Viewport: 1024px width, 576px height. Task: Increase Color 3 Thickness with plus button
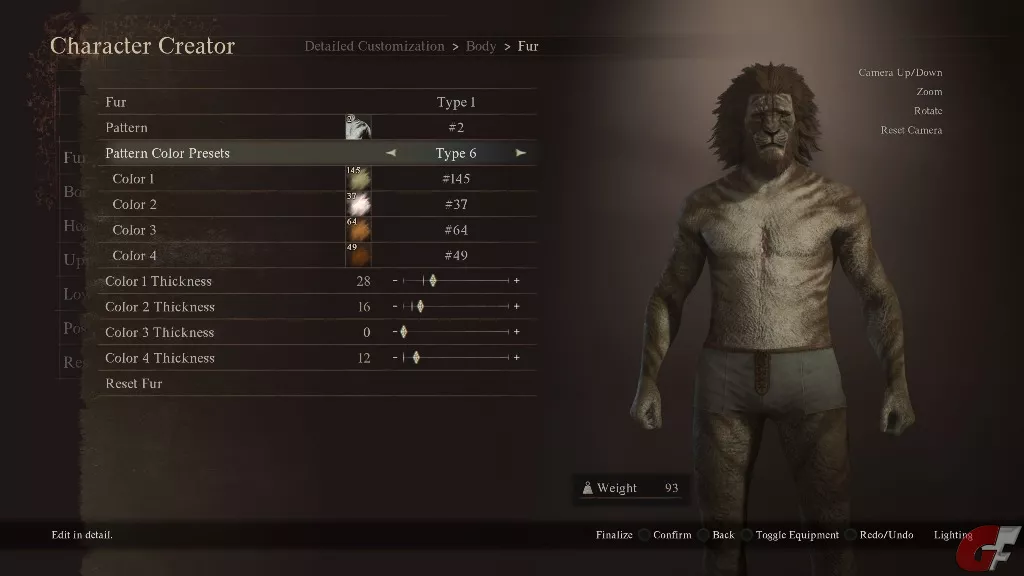516,332
